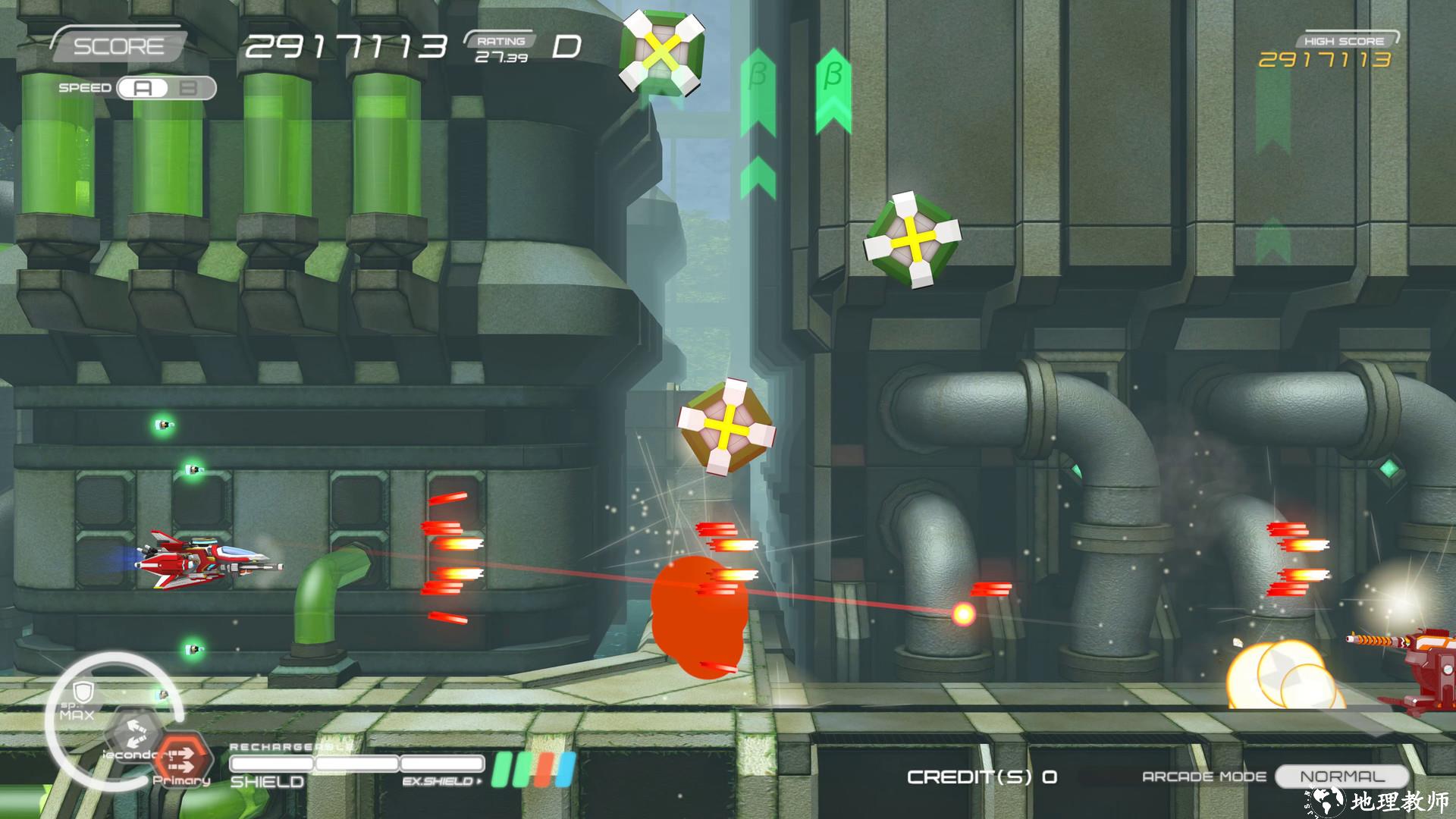Switch to speed setting B

click(190, 88)
